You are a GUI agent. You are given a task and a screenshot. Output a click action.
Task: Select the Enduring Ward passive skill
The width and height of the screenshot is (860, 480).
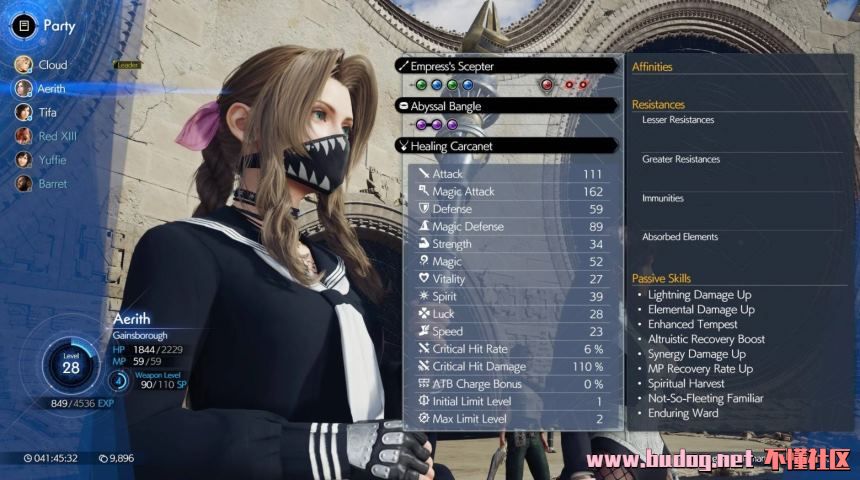[683, 413]
